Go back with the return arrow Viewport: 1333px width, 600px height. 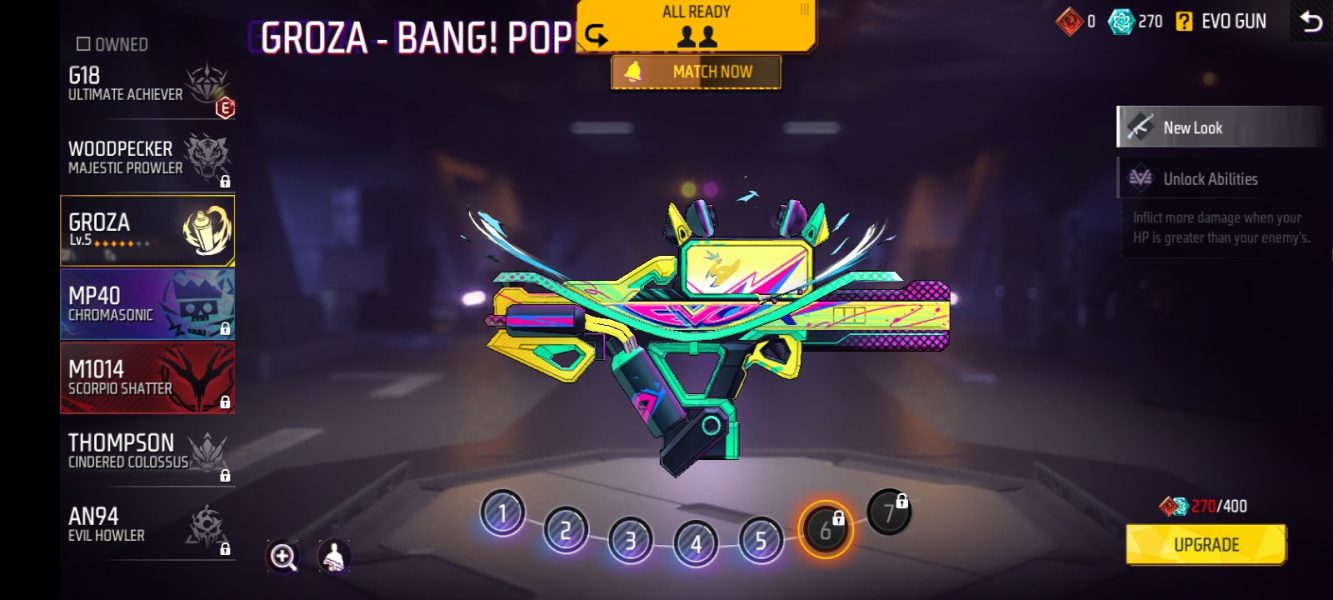(x=1310, y=21)
